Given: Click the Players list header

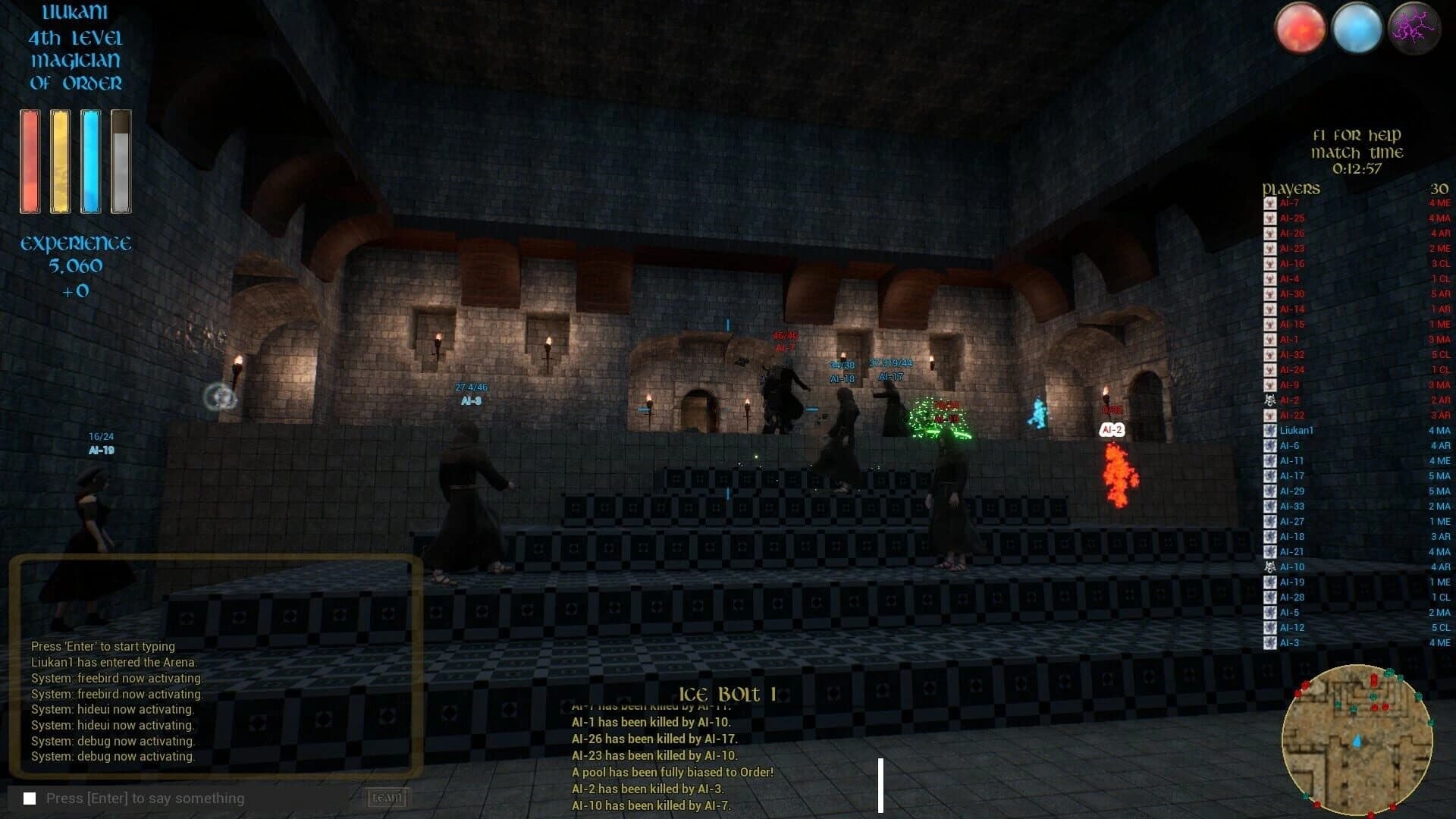Looking at the screenshot, I should [x=1291, y=189].
